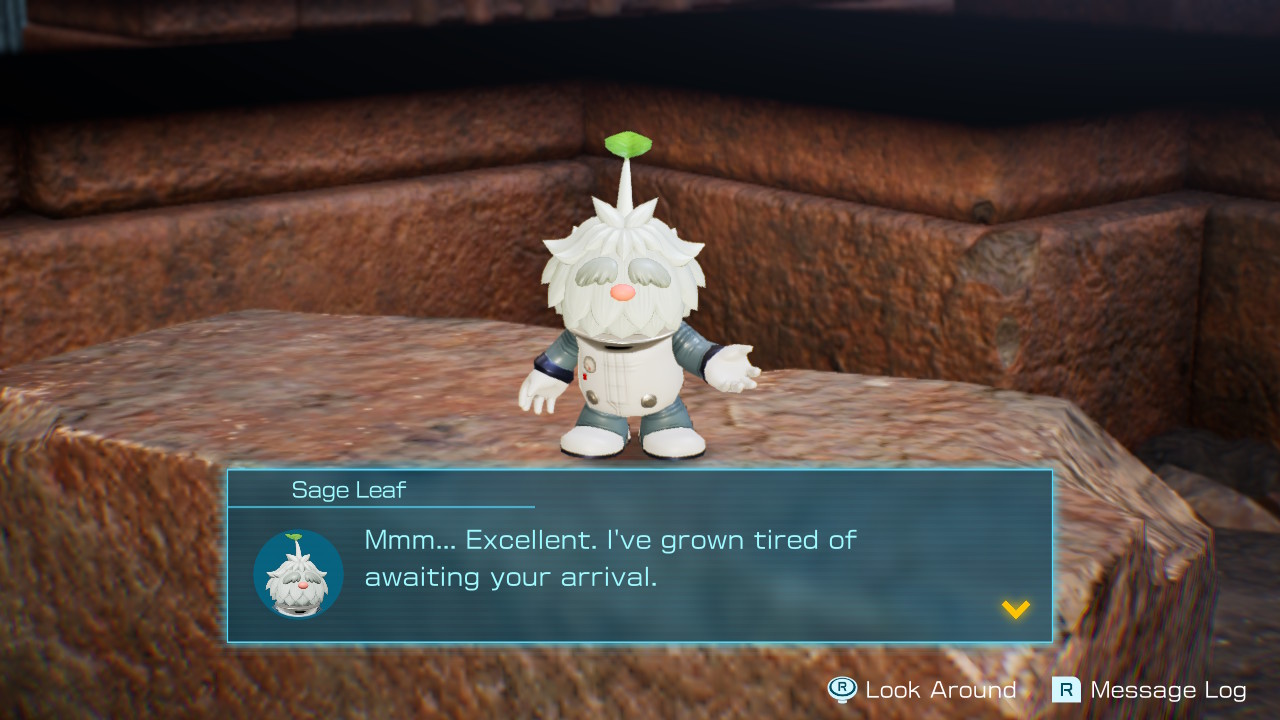Click the yellow advance arrow in the dialogue box

(1015, 611)
